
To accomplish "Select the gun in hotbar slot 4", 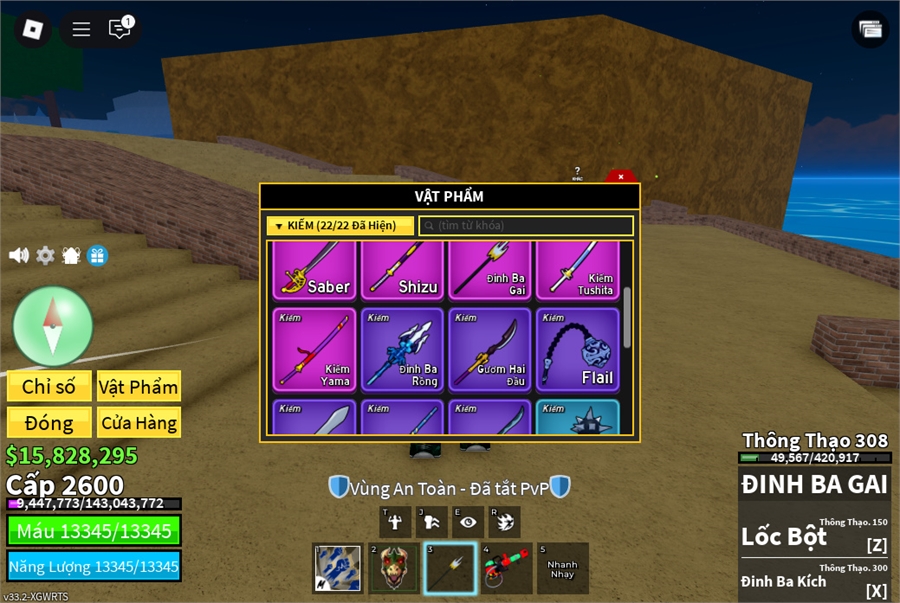I will [506, 569].
